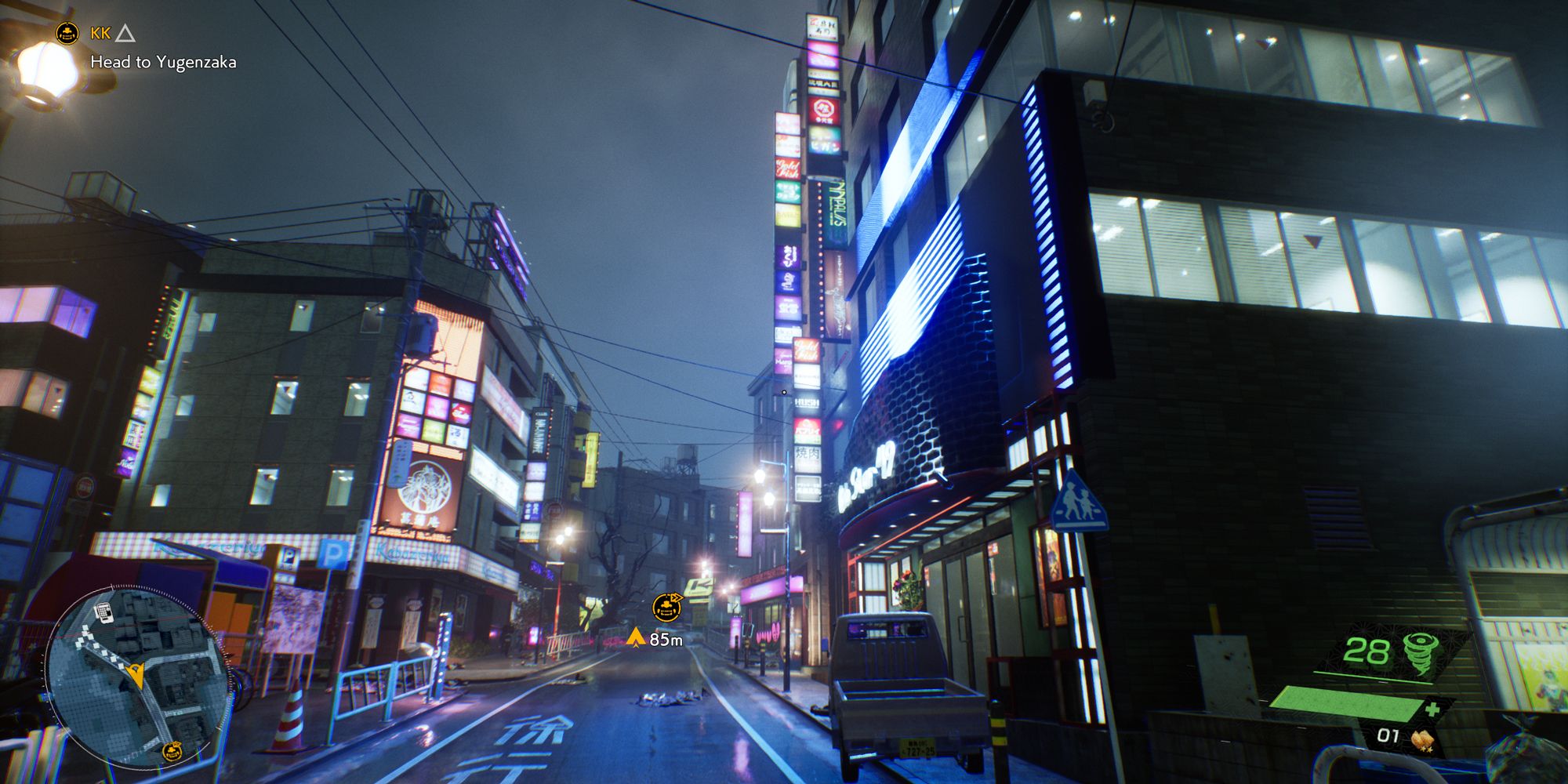Click the marker icon at the minimap's bottom edge
This screenshot has height=784, width=1568.
(172, 750)
